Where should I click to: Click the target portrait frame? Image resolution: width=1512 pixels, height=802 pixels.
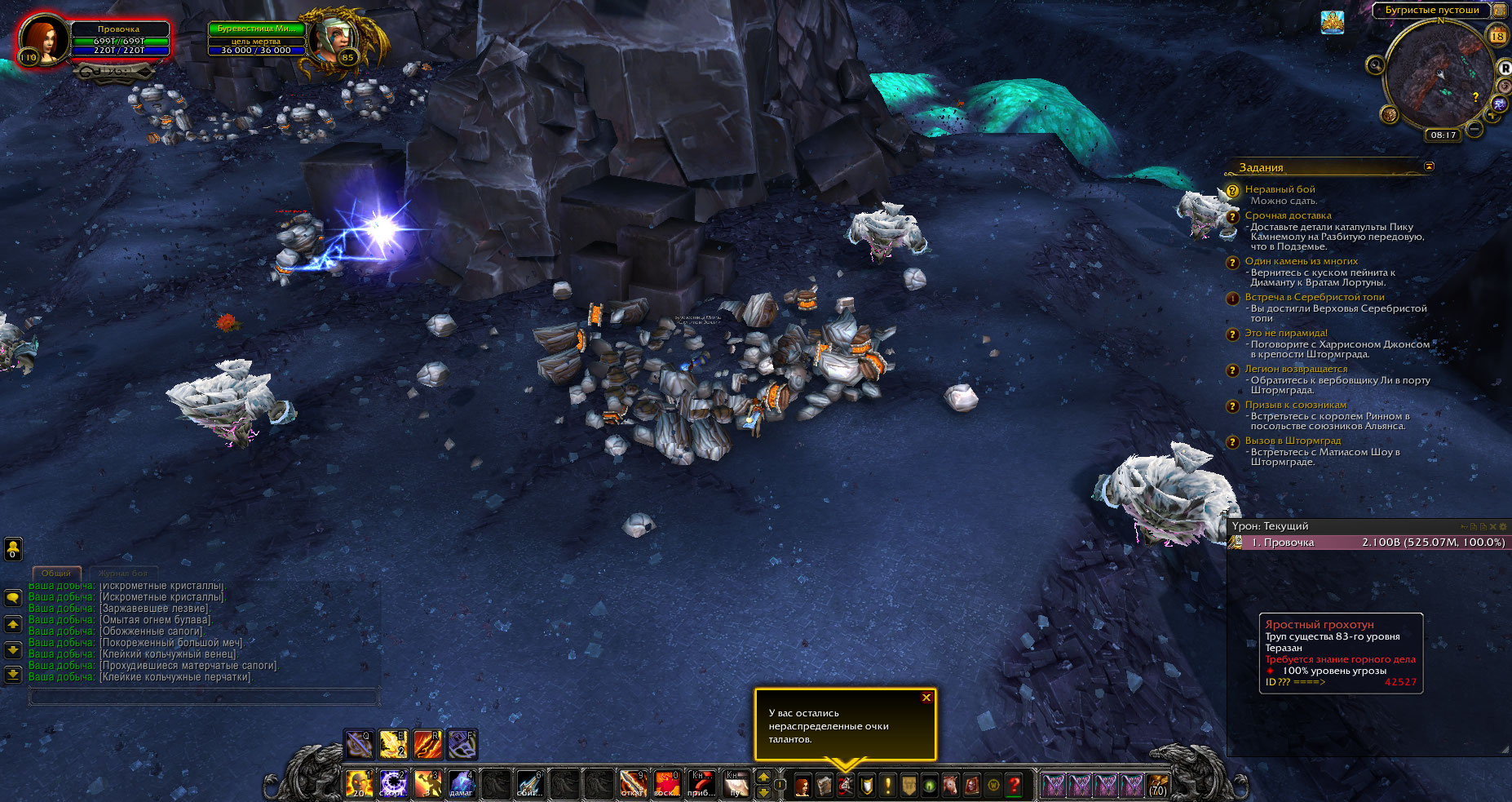336,37
